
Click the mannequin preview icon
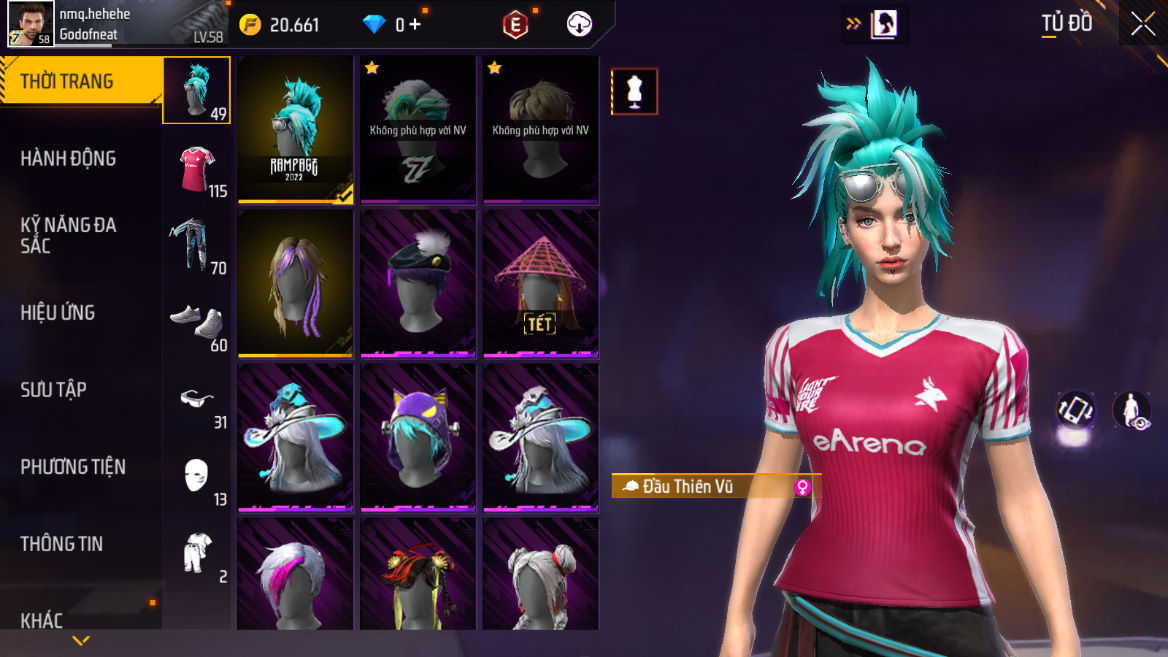point(634,92)
